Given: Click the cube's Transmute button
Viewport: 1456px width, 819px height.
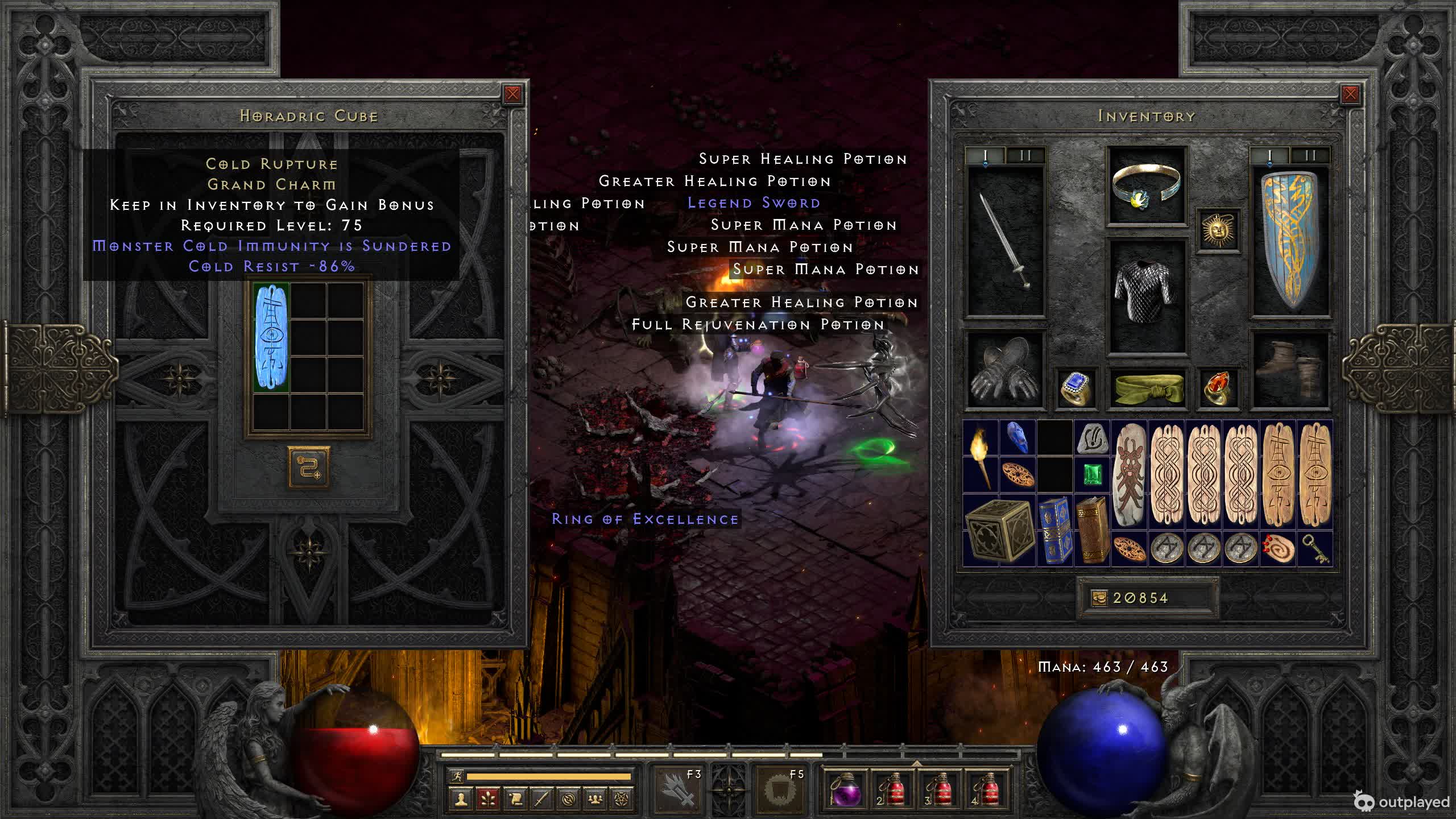Looking at the screenshot, I should pyautogui.click(x=308, y=468).
